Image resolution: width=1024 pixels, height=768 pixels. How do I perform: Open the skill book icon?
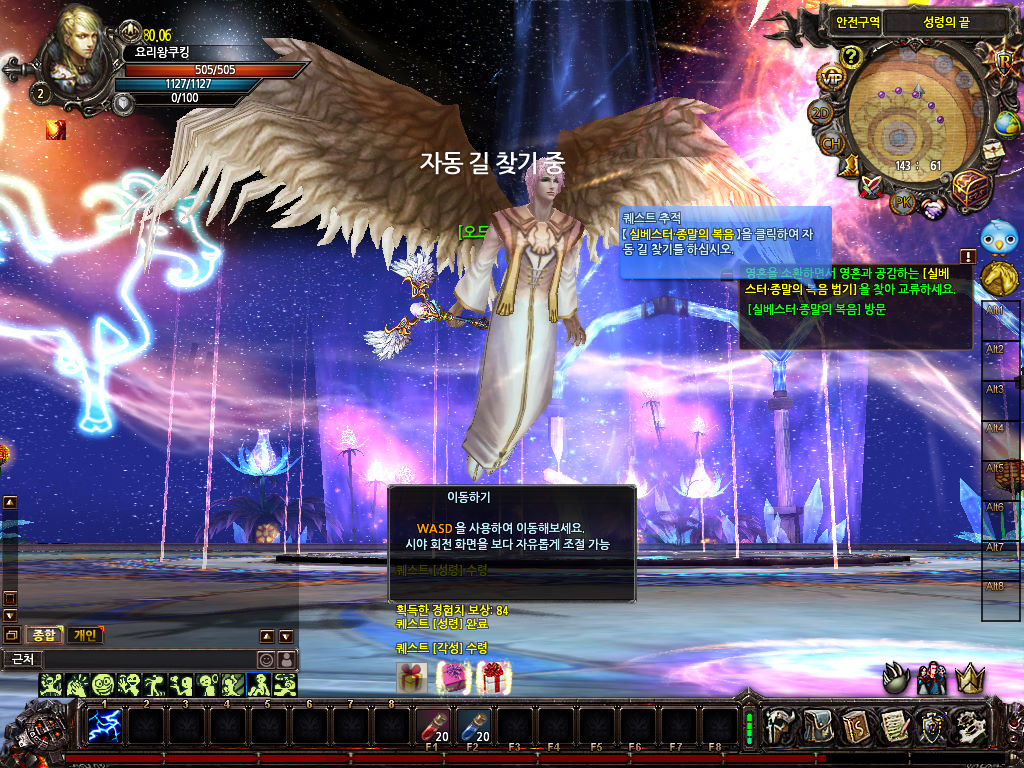coord(855,725)
